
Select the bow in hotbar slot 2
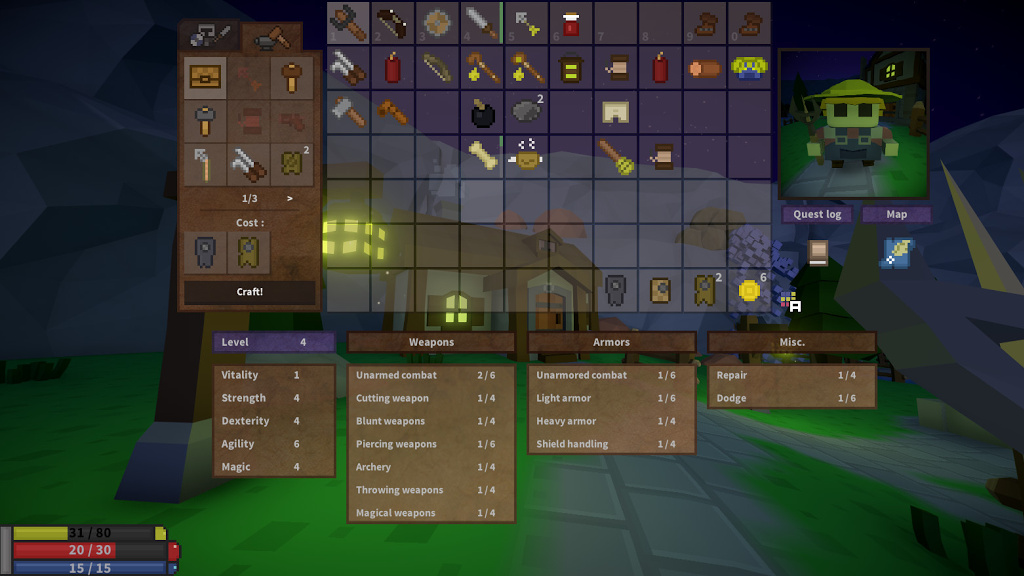tap(393, 22)
